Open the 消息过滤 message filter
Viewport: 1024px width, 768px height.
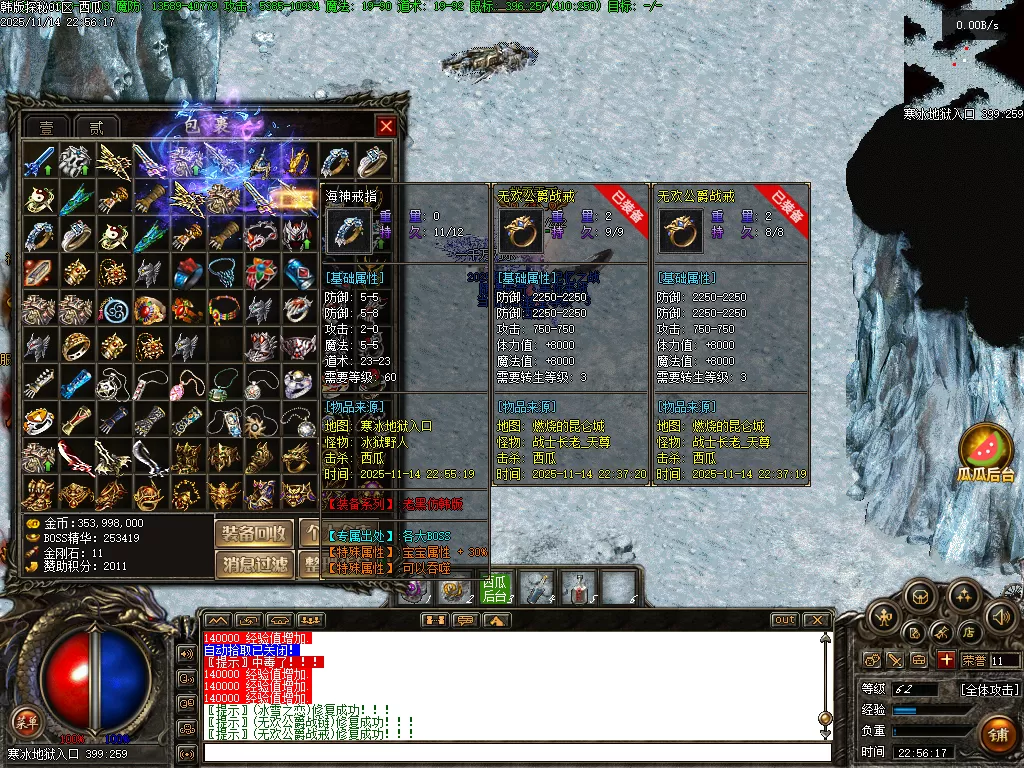pyautogui.click(x=254, y=565)
